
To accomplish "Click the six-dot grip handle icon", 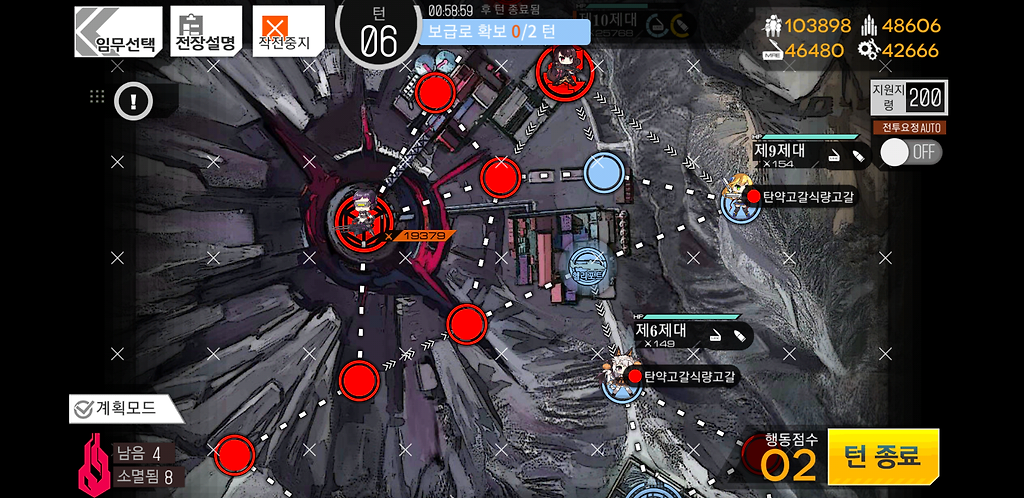I will (x=97, y=97).
